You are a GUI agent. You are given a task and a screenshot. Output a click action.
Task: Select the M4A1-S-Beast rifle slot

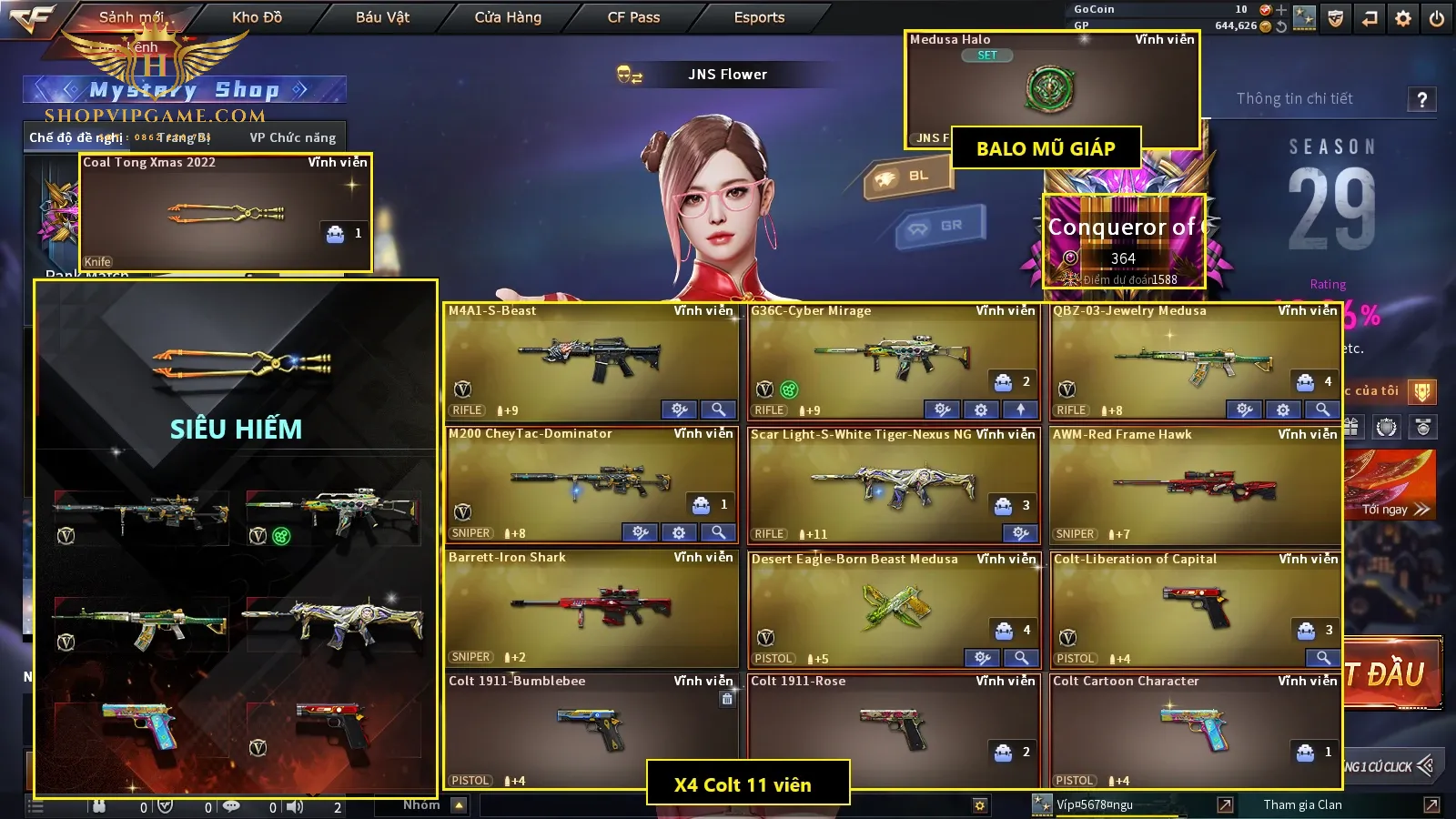[x=591, y=359]
